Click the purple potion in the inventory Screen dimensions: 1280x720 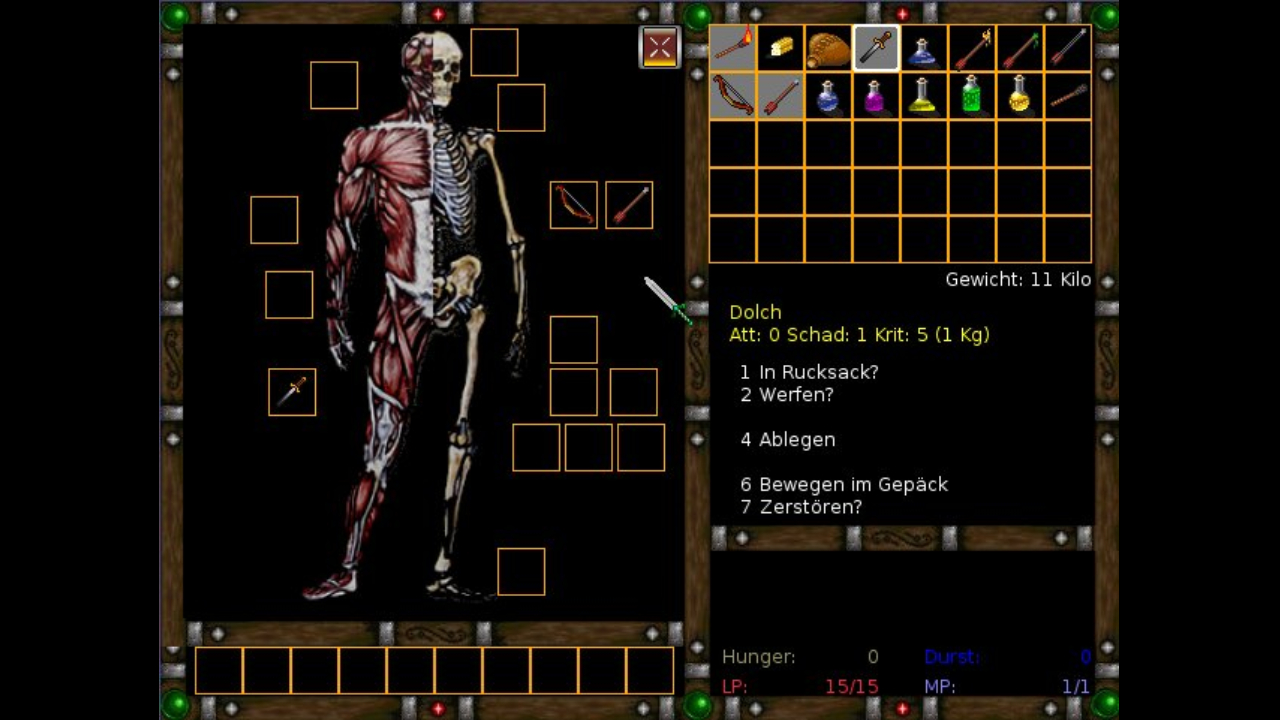coord(875,95)
